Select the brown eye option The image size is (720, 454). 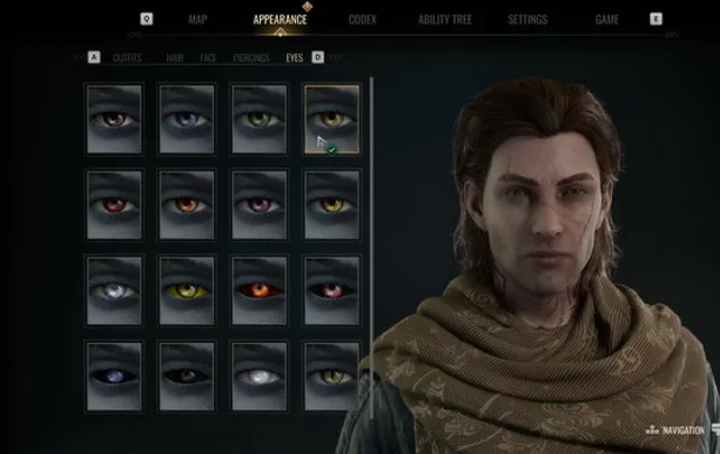pyautogui.click(x=114, y=118)
